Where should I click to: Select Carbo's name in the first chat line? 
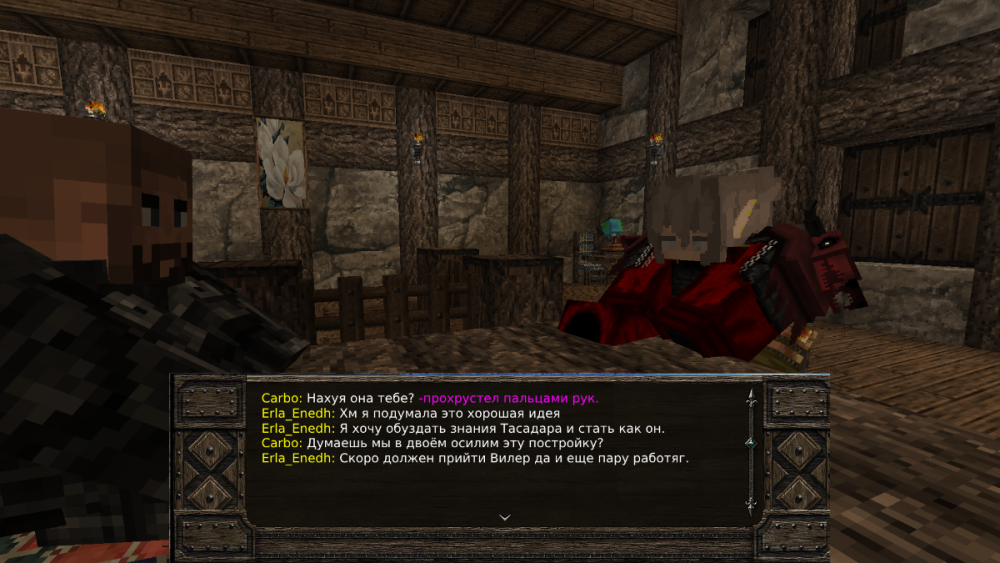(x=280, y=398)
